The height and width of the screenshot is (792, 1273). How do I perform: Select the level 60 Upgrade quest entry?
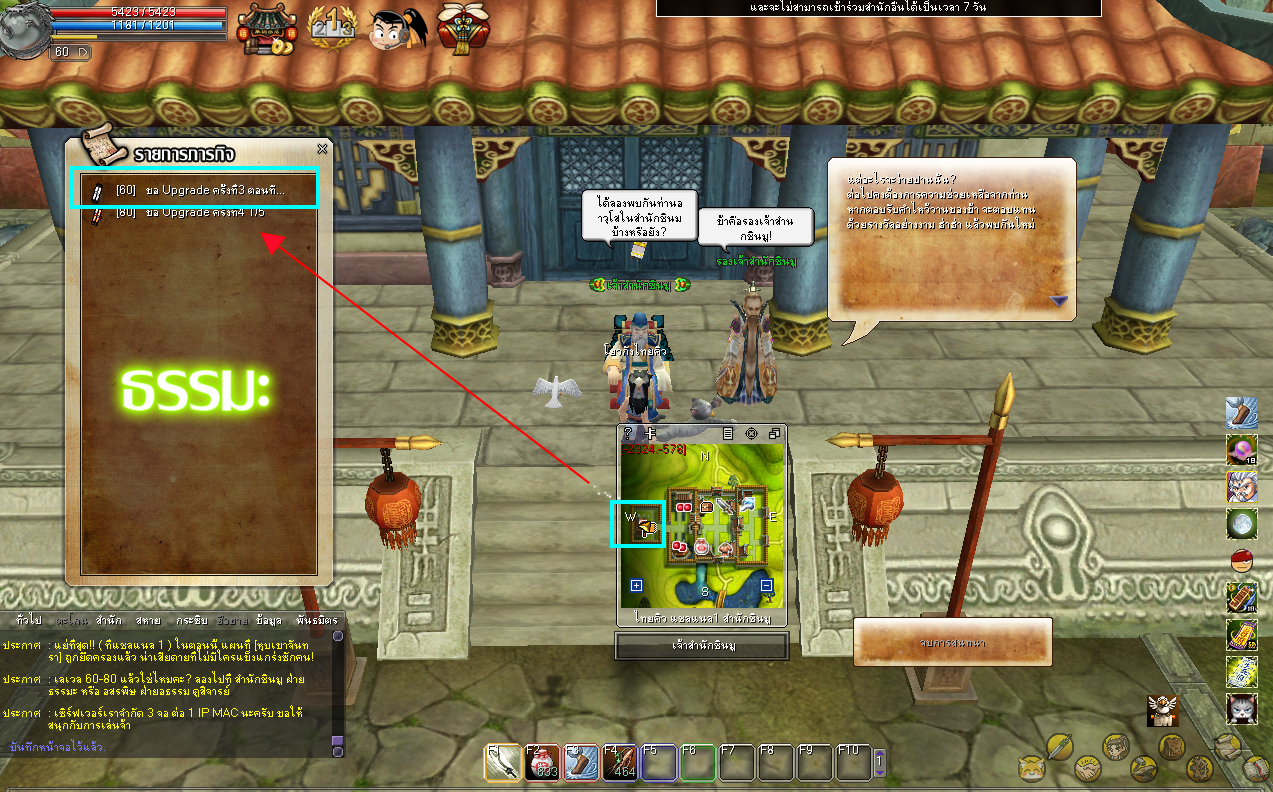(x=195, y=190)
